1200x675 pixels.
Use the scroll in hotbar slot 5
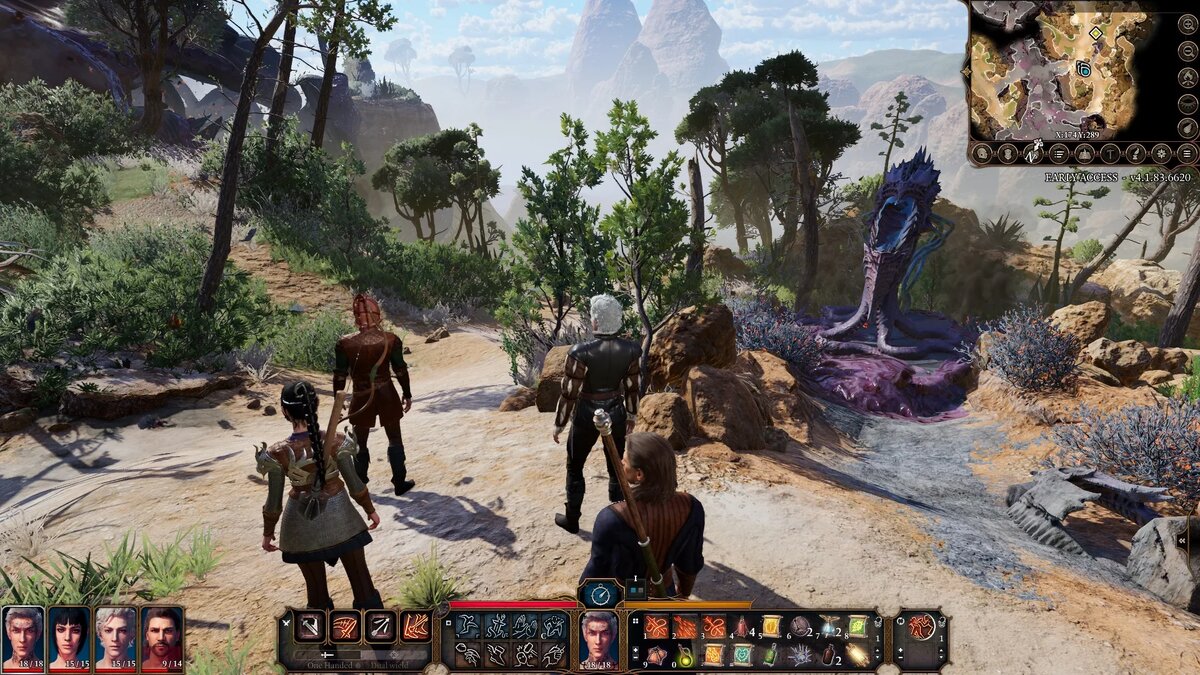pyautogui.click(x=771, y=627)
